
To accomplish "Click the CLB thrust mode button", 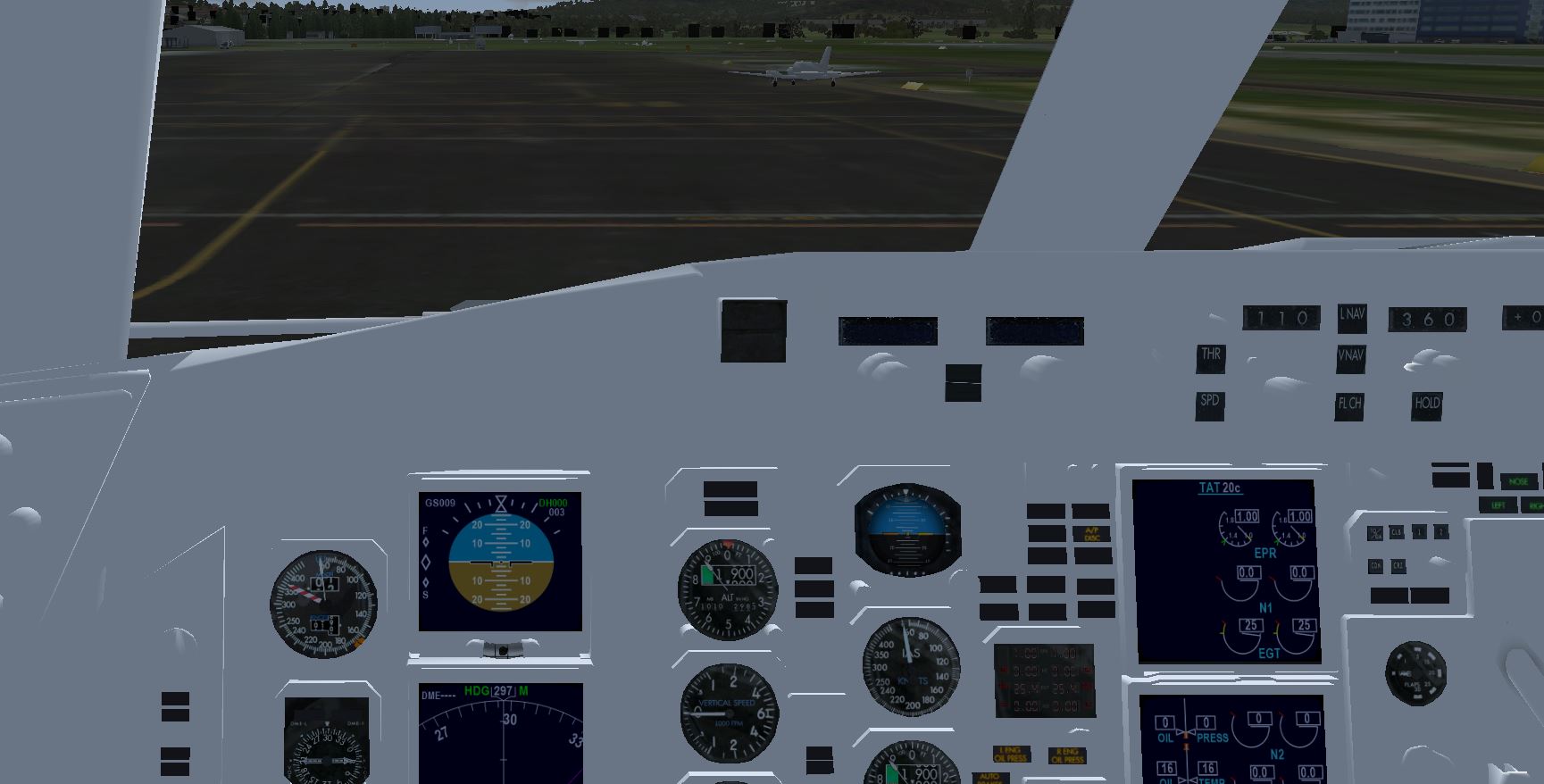I will pos(1397,533).
